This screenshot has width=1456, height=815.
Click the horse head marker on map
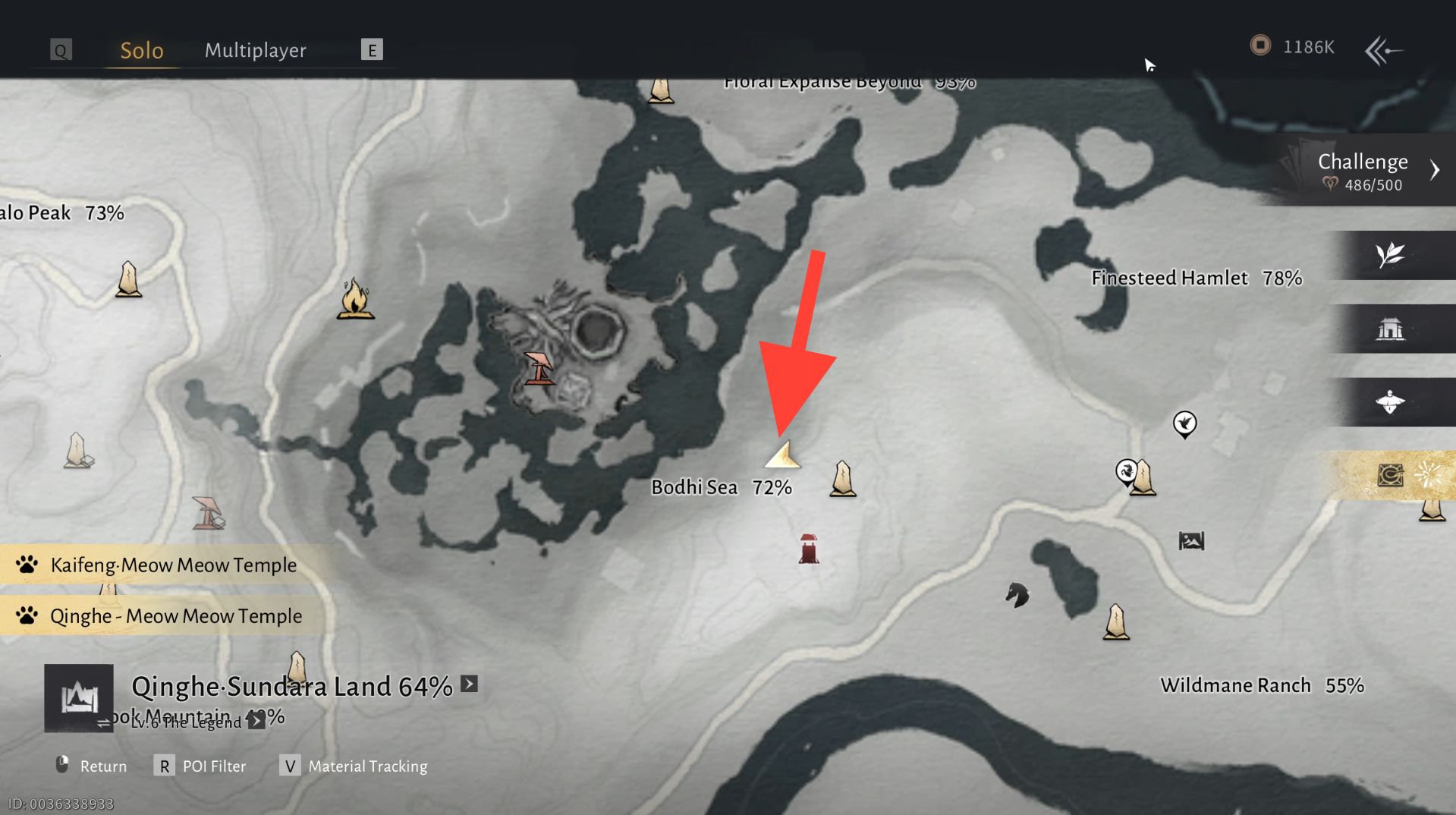1017,595
